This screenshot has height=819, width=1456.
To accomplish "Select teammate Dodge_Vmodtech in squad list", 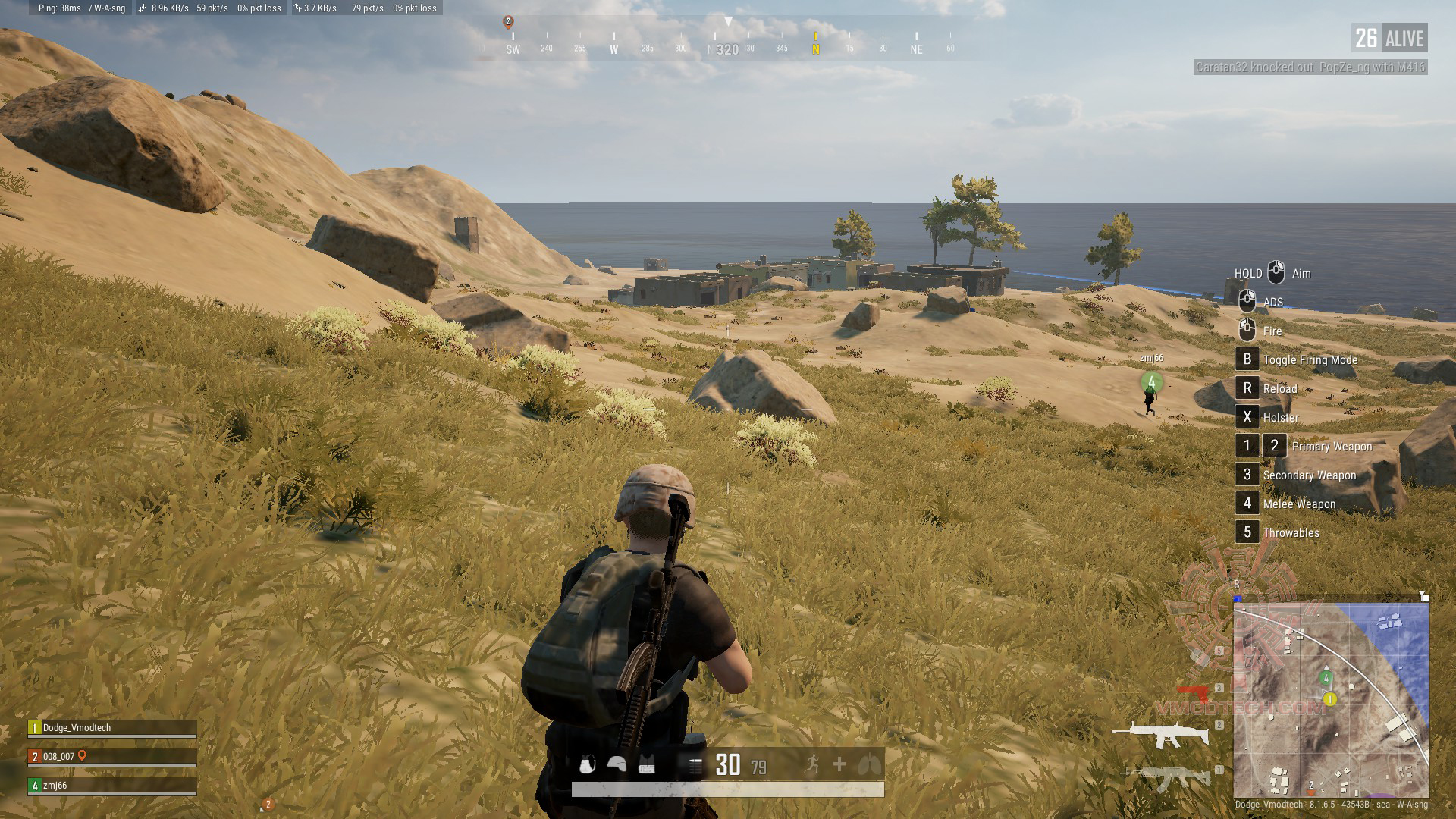I will [x=112, y=728].
